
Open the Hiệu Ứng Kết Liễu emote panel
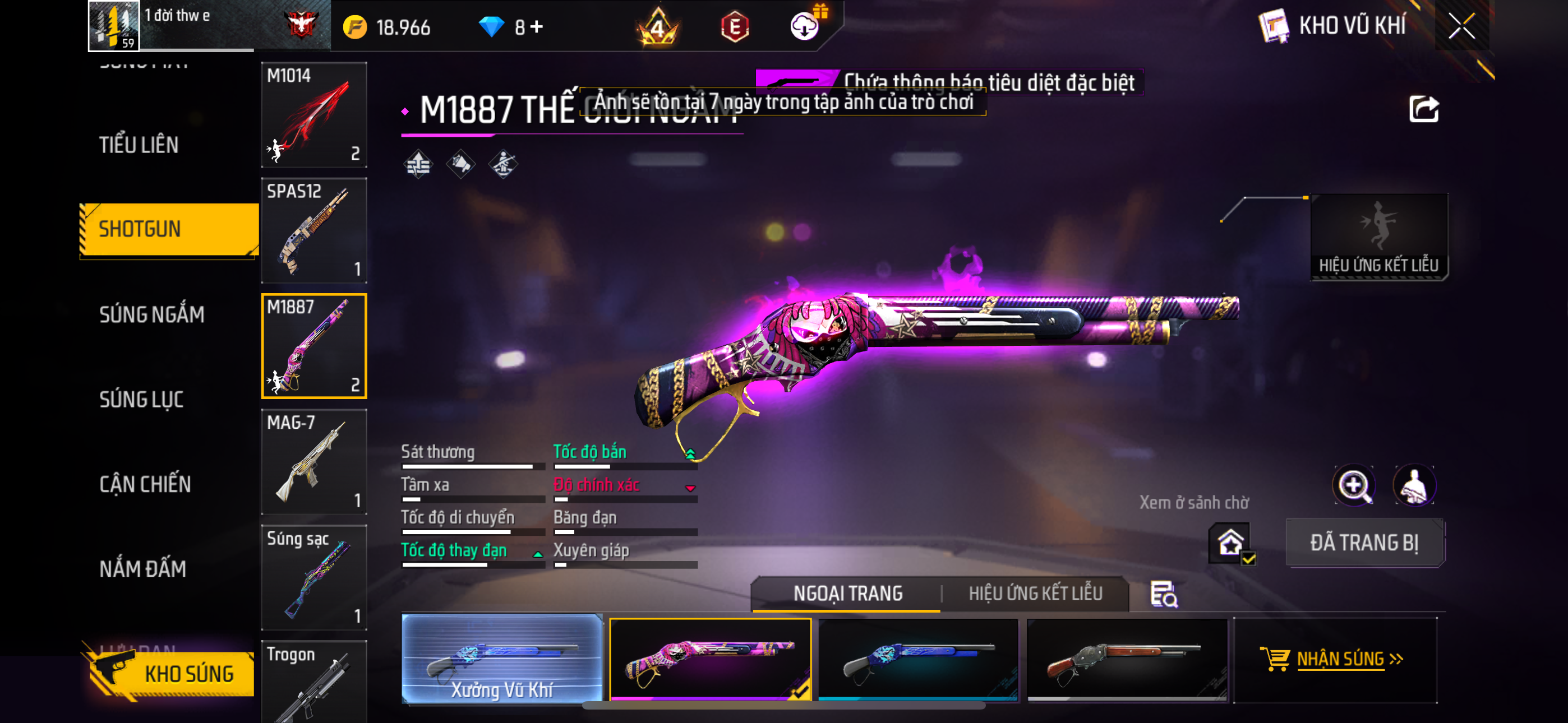click(1378, 237)
